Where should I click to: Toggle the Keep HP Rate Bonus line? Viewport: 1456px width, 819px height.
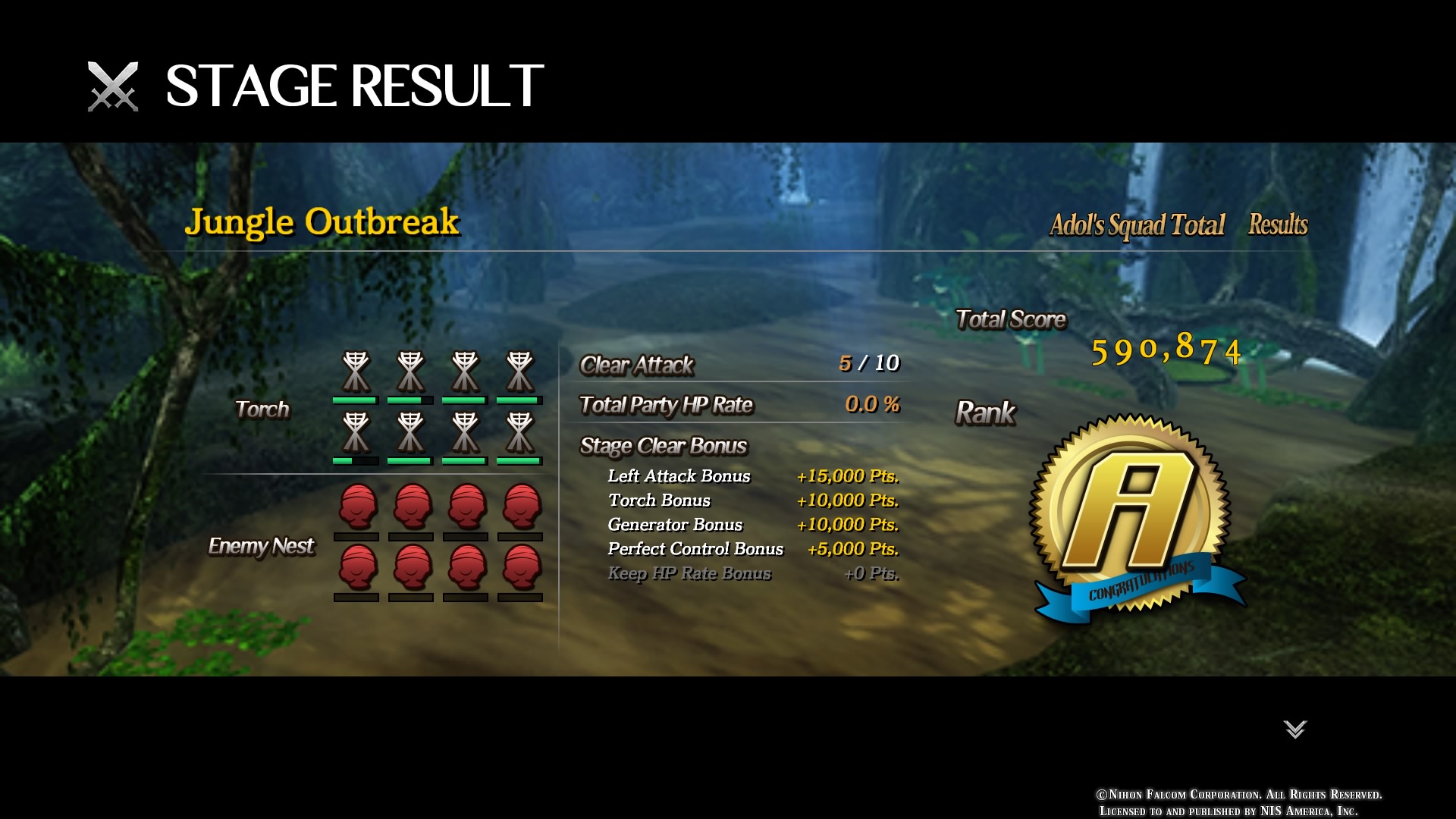tap(690, 573)
